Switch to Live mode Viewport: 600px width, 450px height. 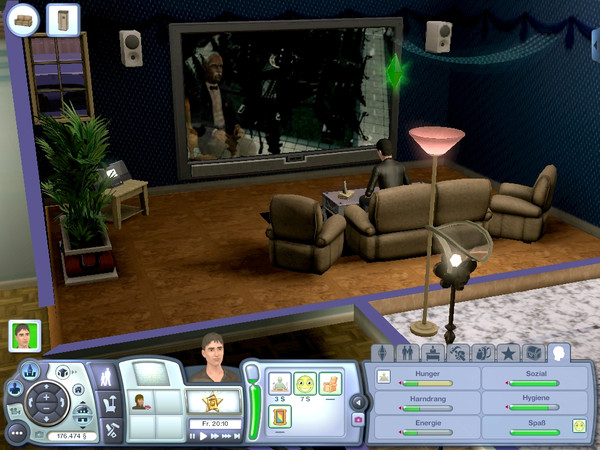click(105, 377)
